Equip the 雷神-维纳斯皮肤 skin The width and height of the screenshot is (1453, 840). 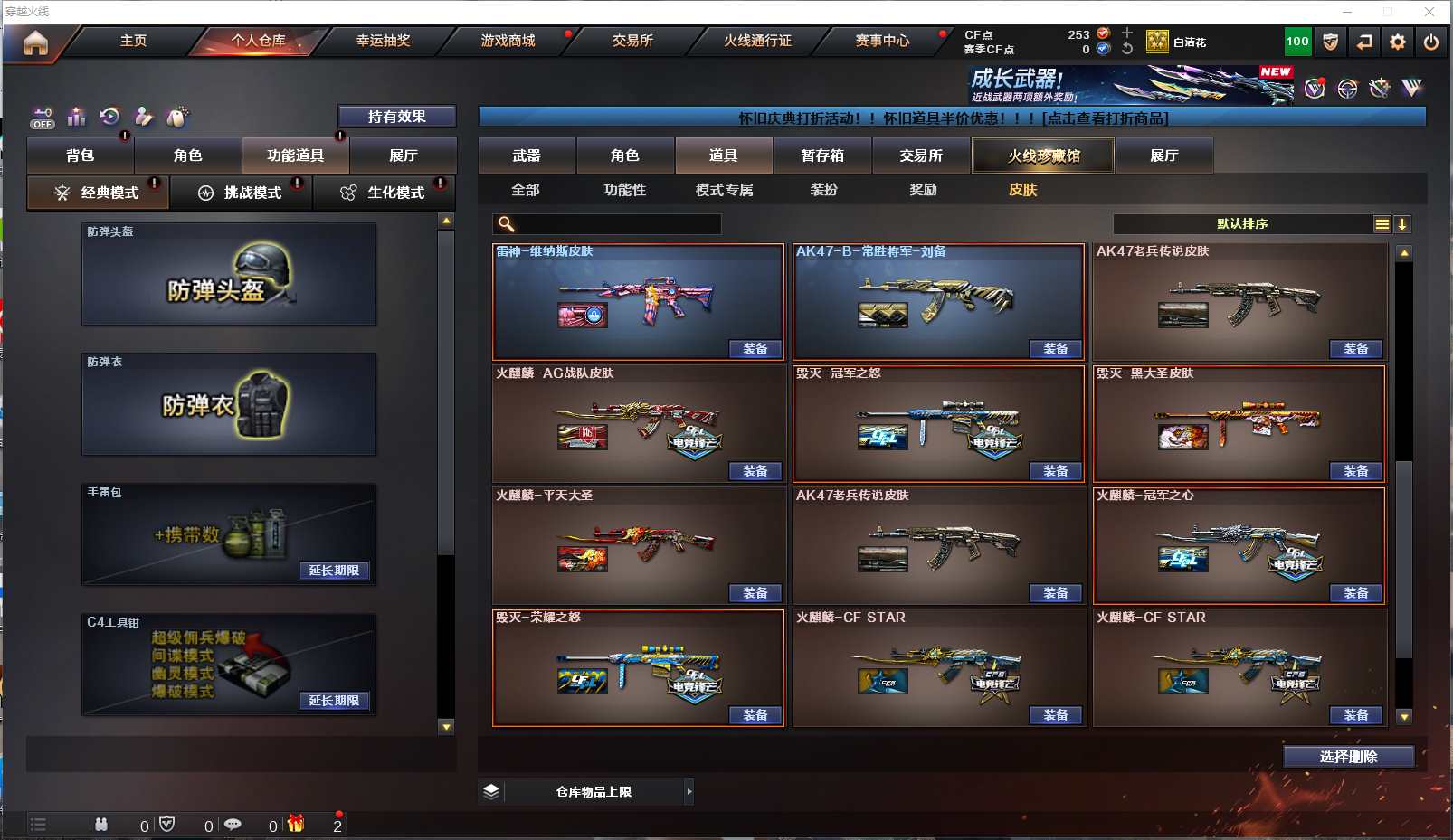(x=755, y=349)
